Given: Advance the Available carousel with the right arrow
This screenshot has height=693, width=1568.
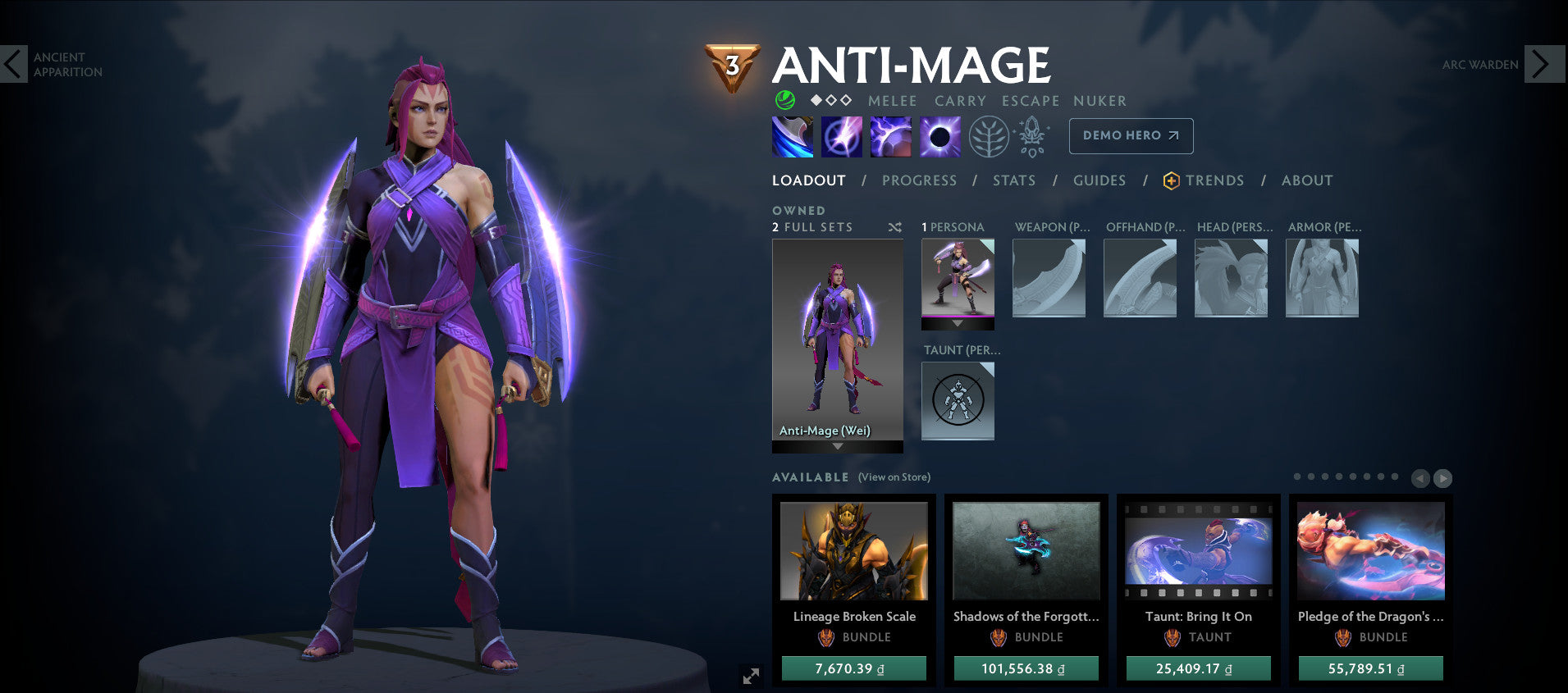Looking at the screenshot, I should tap(1442, 477).
